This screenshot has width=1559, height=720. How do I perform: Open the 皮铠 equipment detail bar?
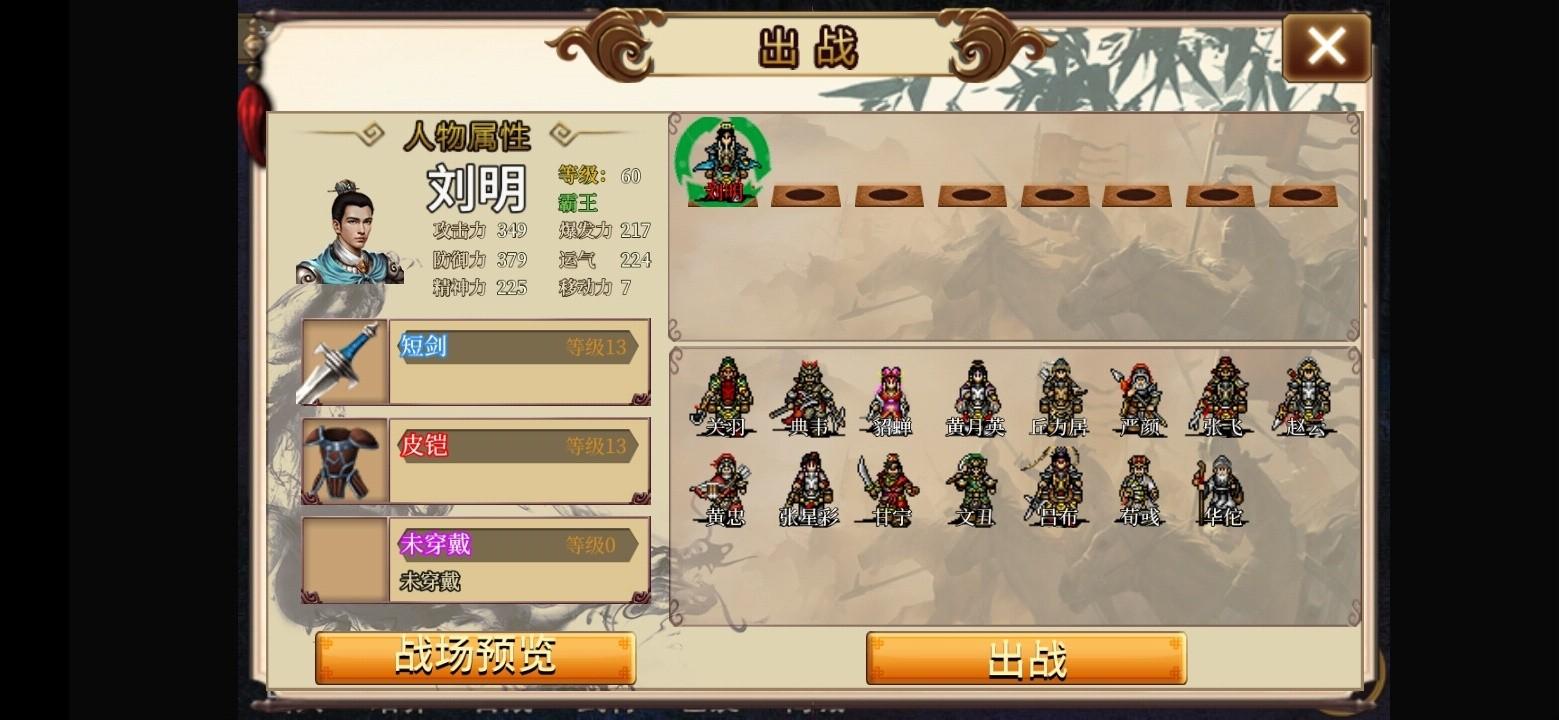click(517, 449)
